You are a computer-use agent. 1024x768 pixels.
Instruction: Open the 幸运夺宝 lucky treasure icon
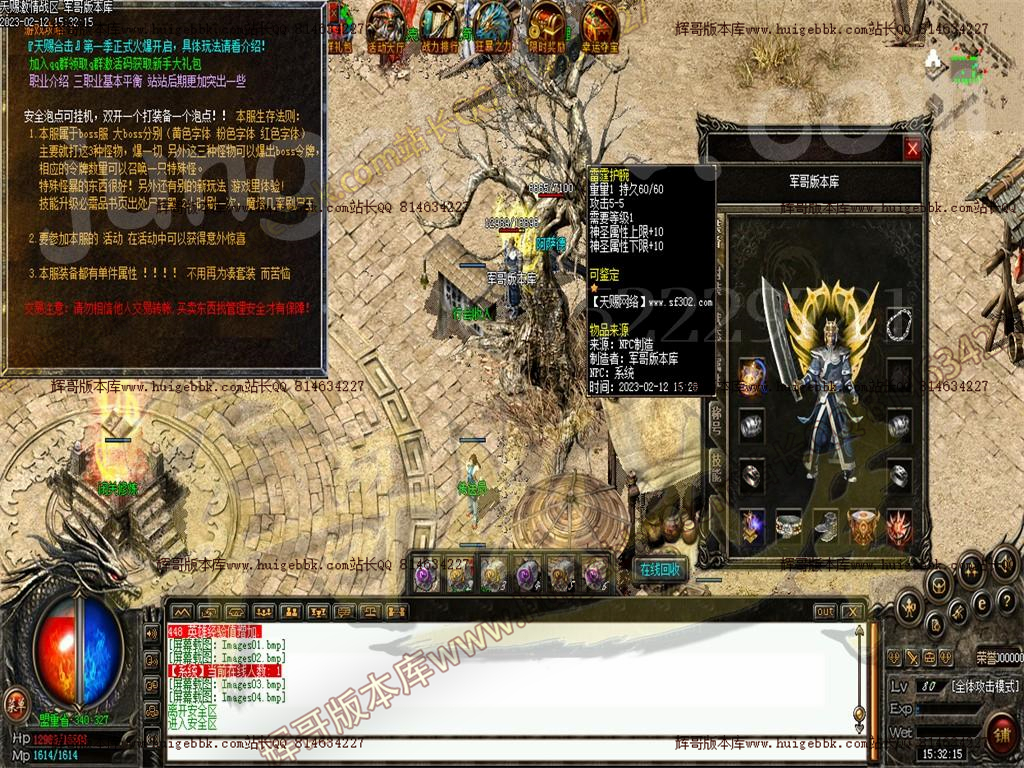click(599, 27)
